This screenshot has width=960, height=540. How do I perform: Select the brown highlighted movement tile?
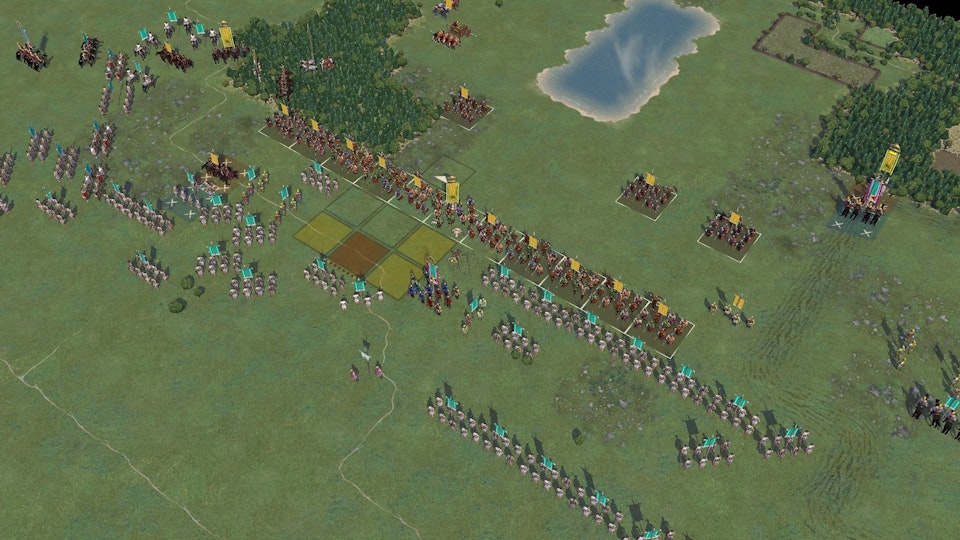[x=357, y=255]
